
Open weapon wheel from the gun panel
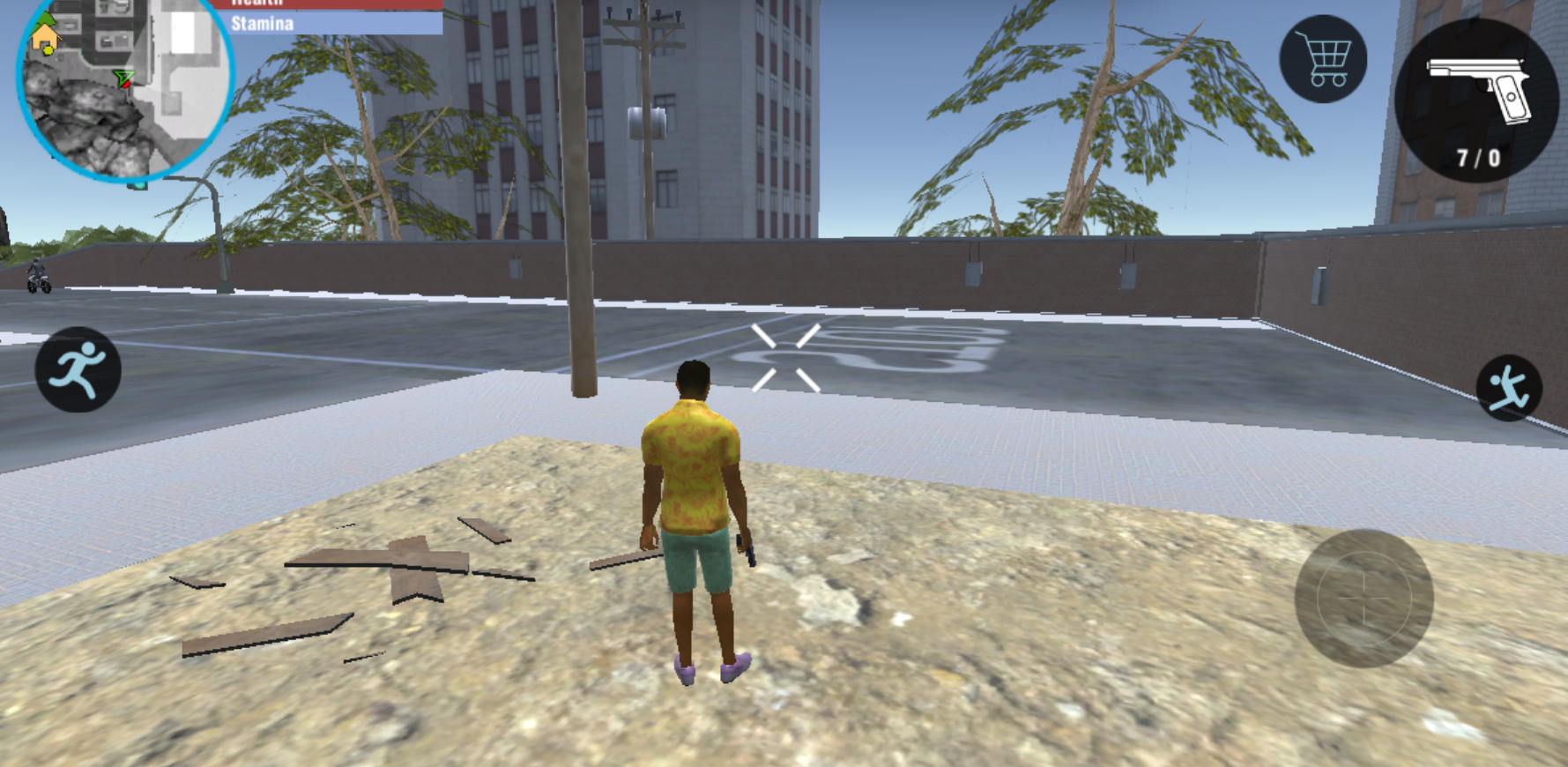[x=1477, y=97]
